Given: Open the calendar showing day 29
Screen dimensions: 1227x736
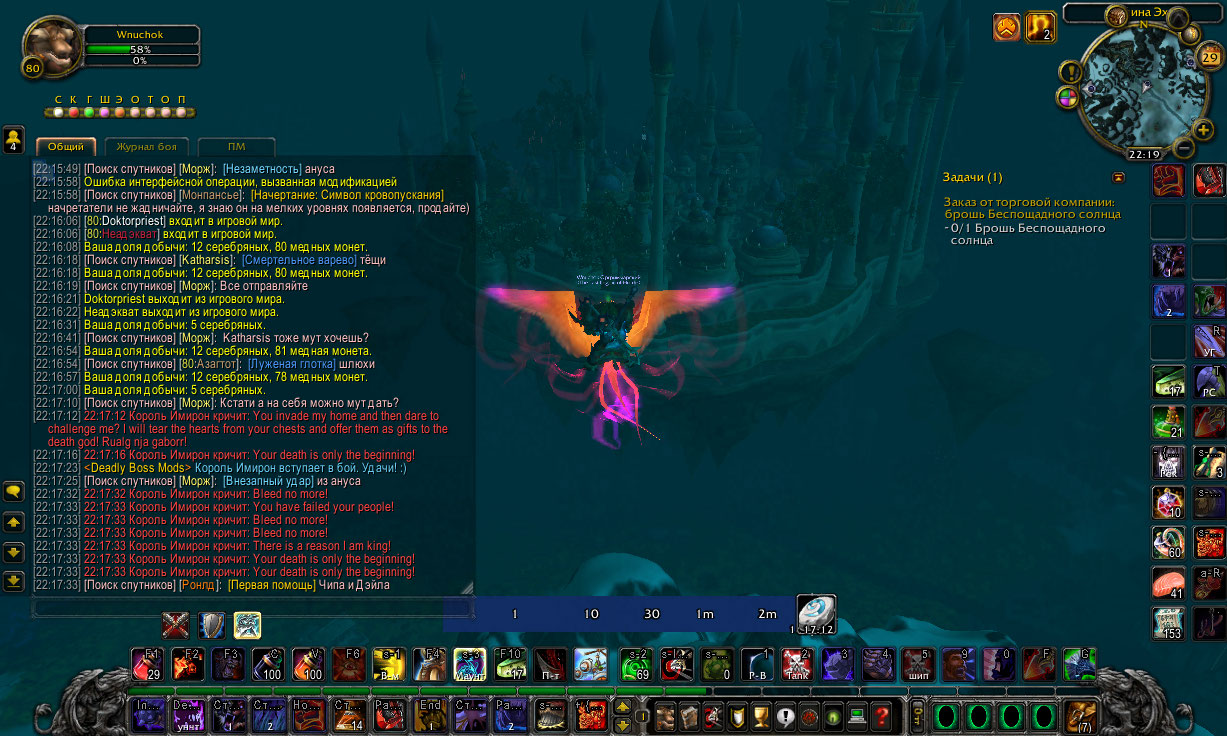Looking at the screenshot, I should click(x=1209, y=58).
